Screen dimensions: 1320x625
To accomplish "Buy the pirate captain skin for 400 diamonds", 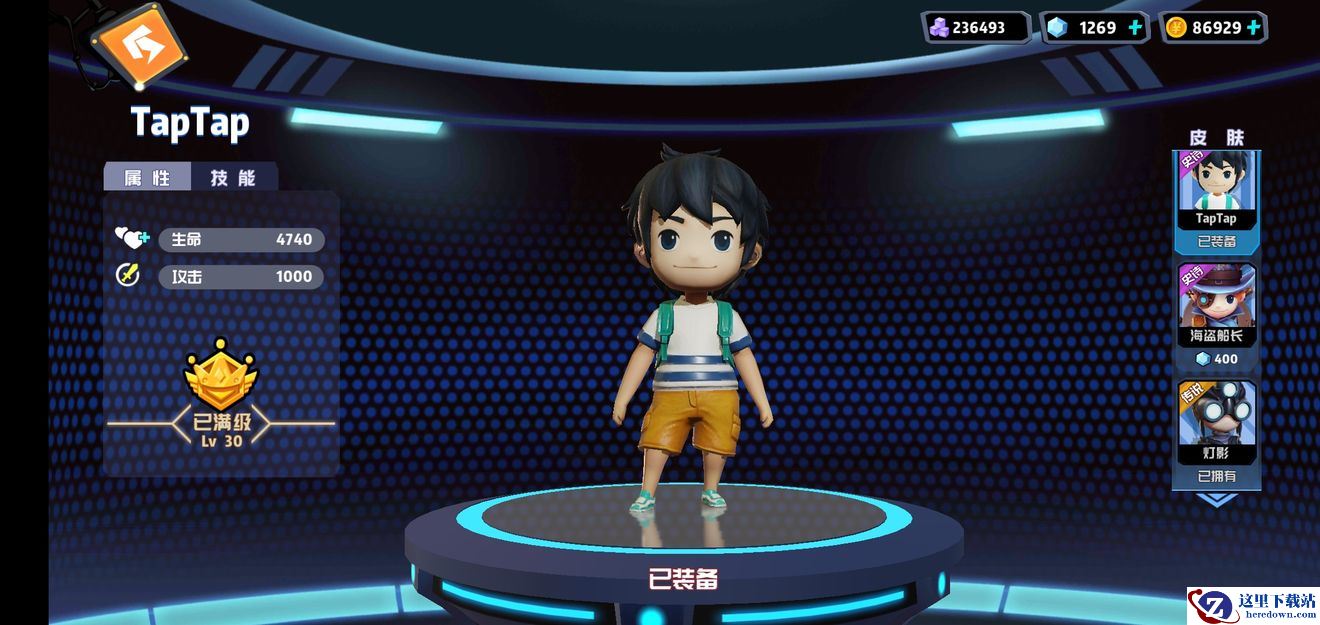I will tap(1216, 359).
